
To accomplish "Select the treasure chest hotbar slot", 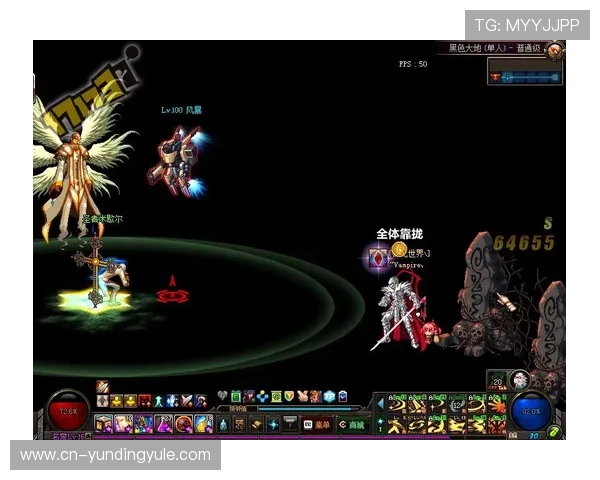I will (105, 424).
